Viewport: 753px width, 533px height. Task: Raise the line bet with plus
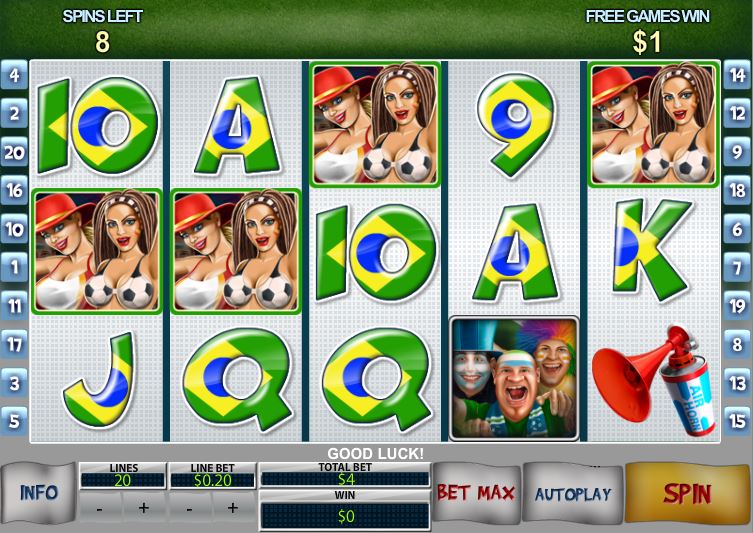233,508
